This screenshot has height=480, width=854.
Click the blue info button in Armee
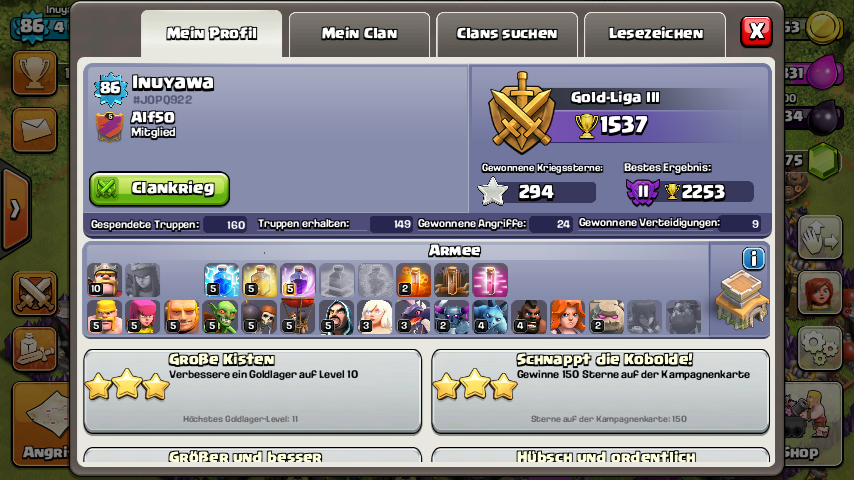(x=753, y=259)
